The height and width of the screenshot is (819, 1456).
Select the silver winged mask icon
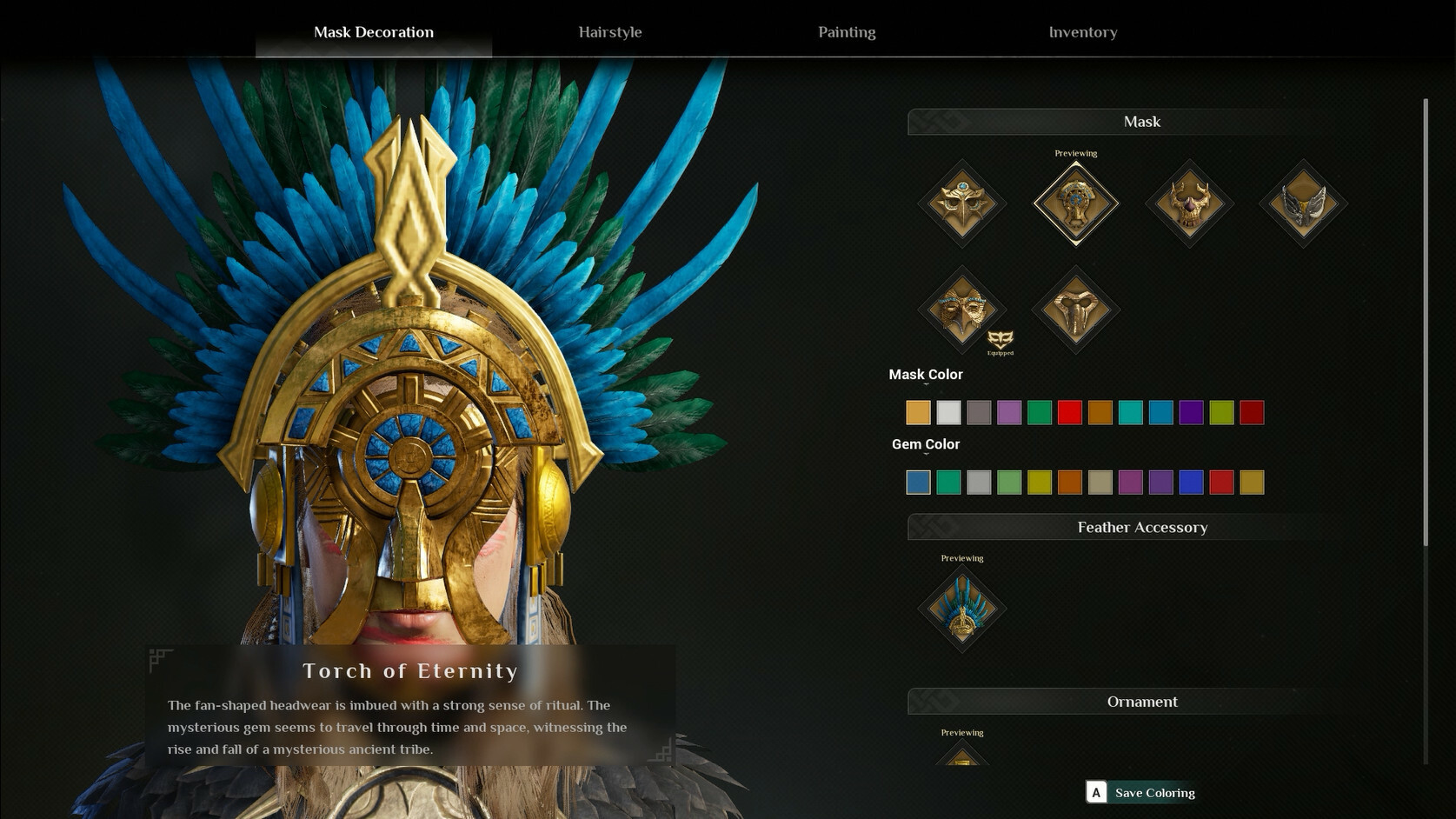pyautogui.click(x=1302, y=204)
